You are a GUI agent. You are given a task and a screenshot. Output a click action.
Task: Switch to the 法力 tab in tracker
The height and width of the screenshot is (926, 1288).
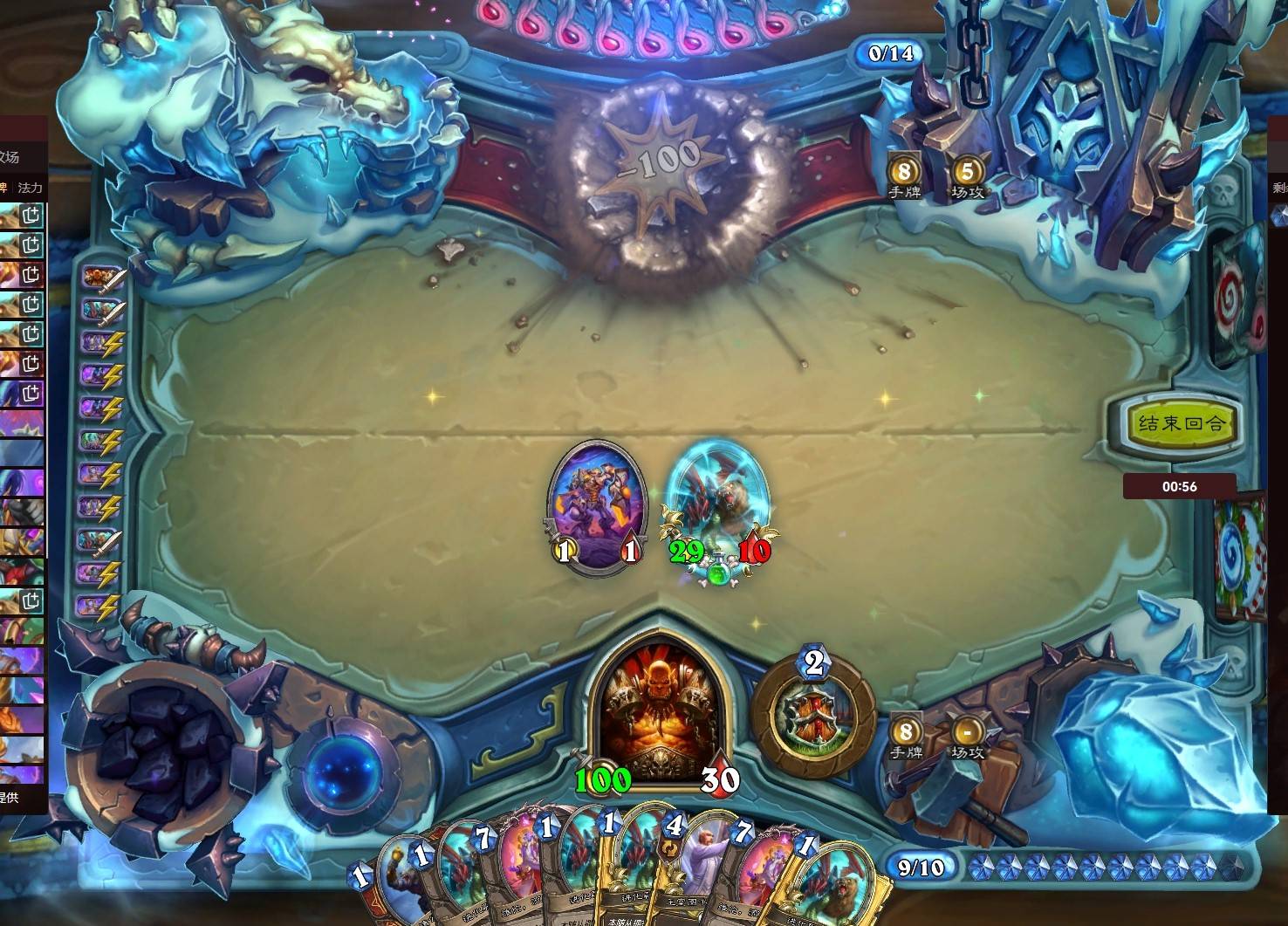[x=31, y=188]
